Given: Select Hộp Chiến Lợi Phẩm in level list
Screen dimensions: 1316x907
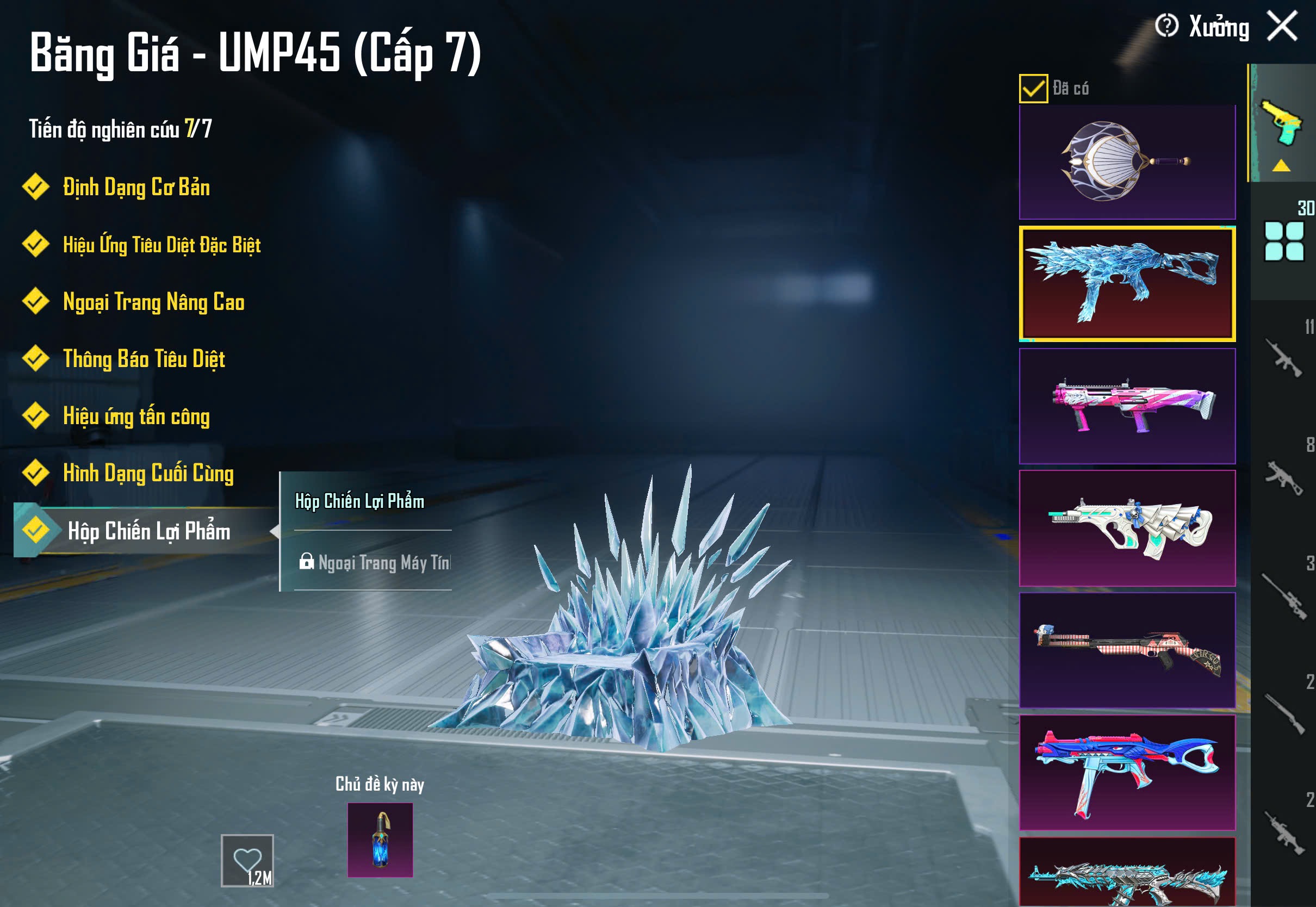Looking at the screenshot, I should tap(149, 531).
